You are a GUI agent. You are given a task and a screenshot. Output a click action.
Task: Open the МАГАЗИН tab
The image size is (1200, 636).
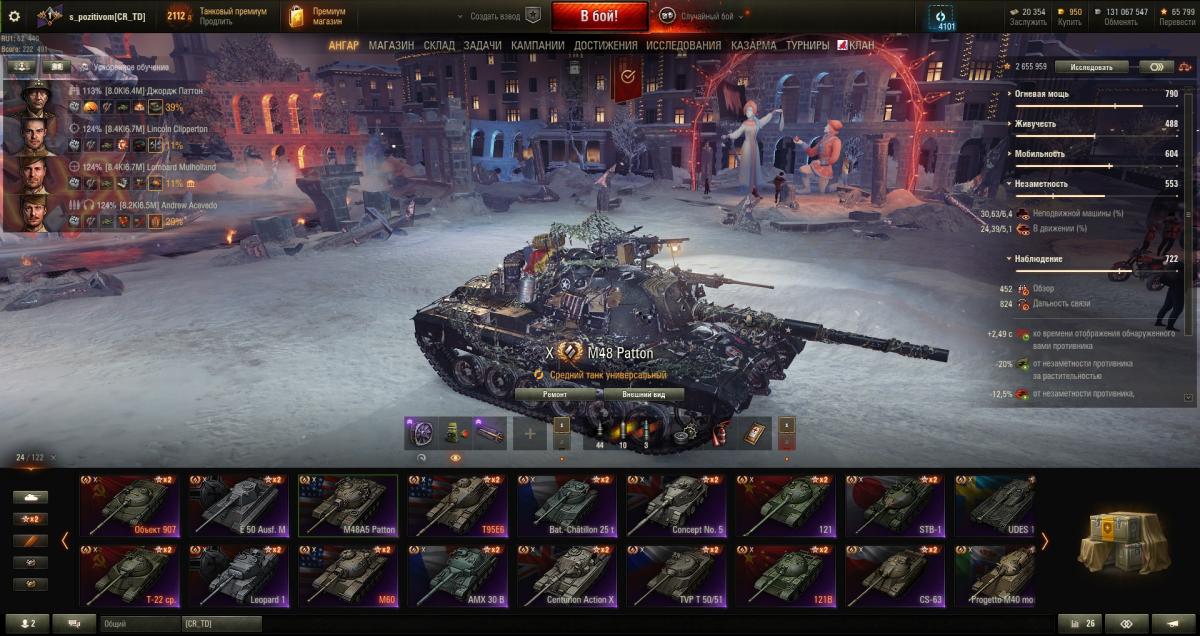pyautogui.click(x=391, y=45)
